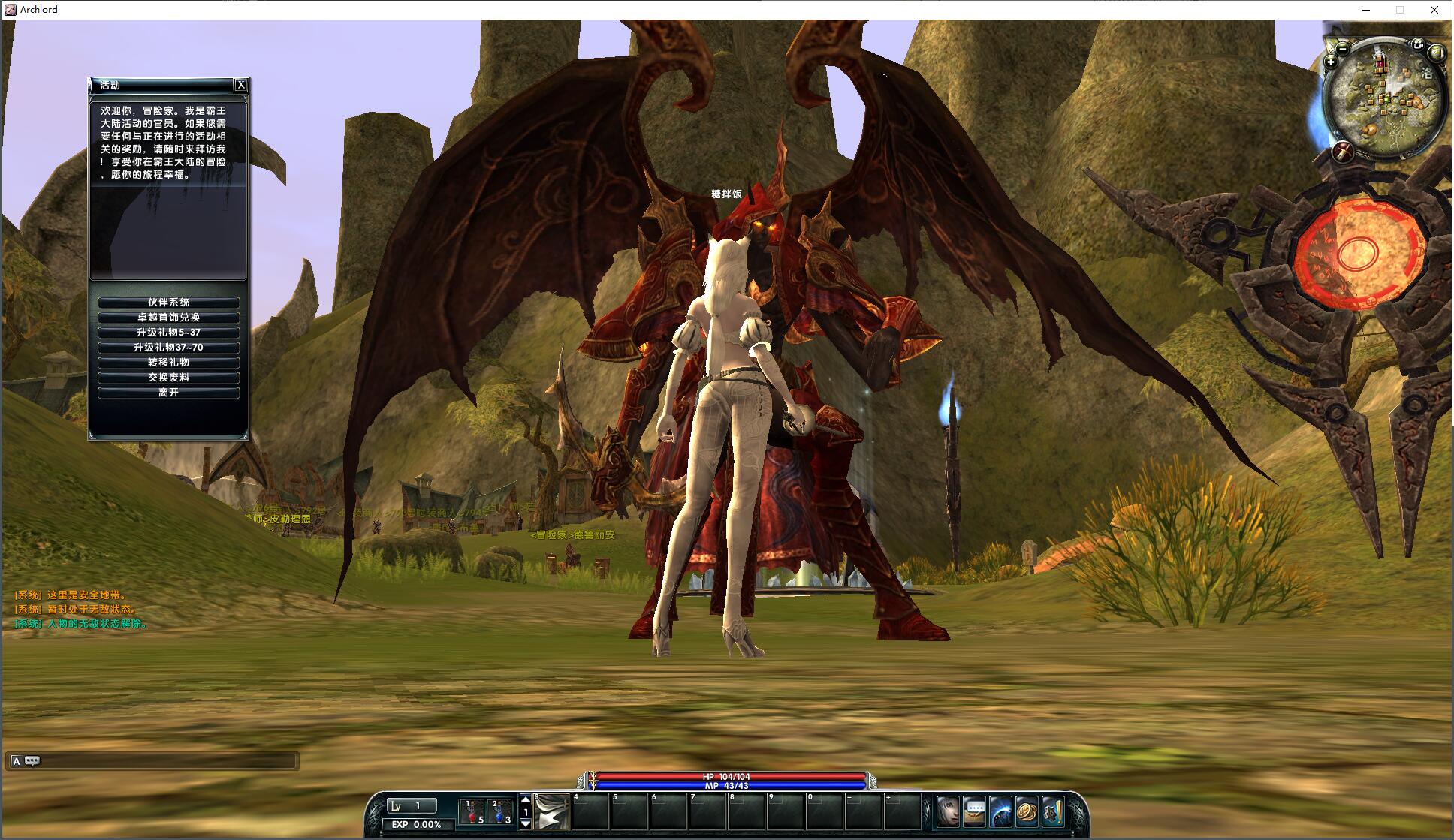The height and width of the screenshot is (840, 1454).
Task: Zoom out the minimap with minus button
Action: [1344, 49]
